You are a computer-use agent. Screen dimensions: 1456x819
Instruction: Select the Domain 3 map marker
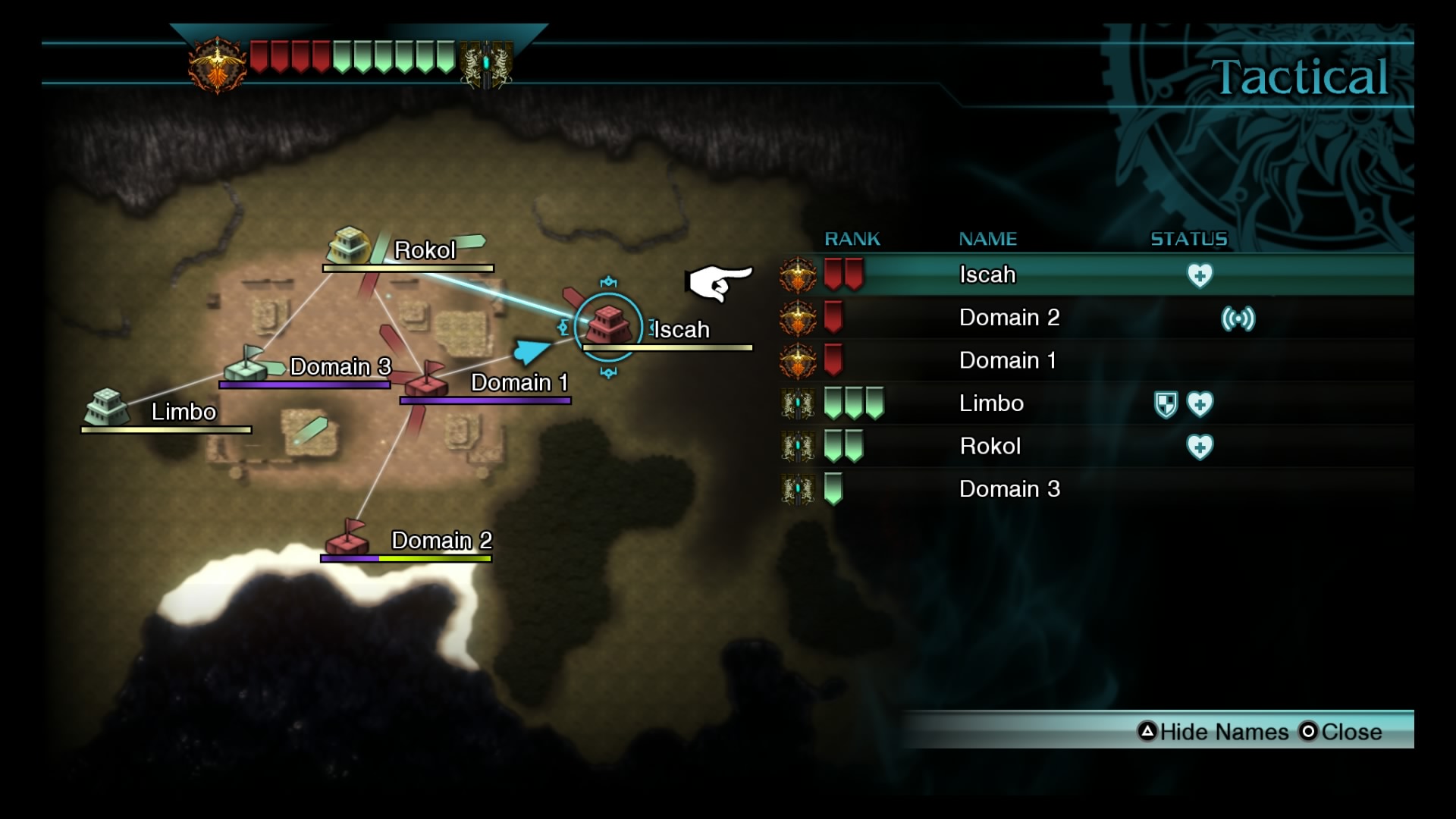point(247,364)
